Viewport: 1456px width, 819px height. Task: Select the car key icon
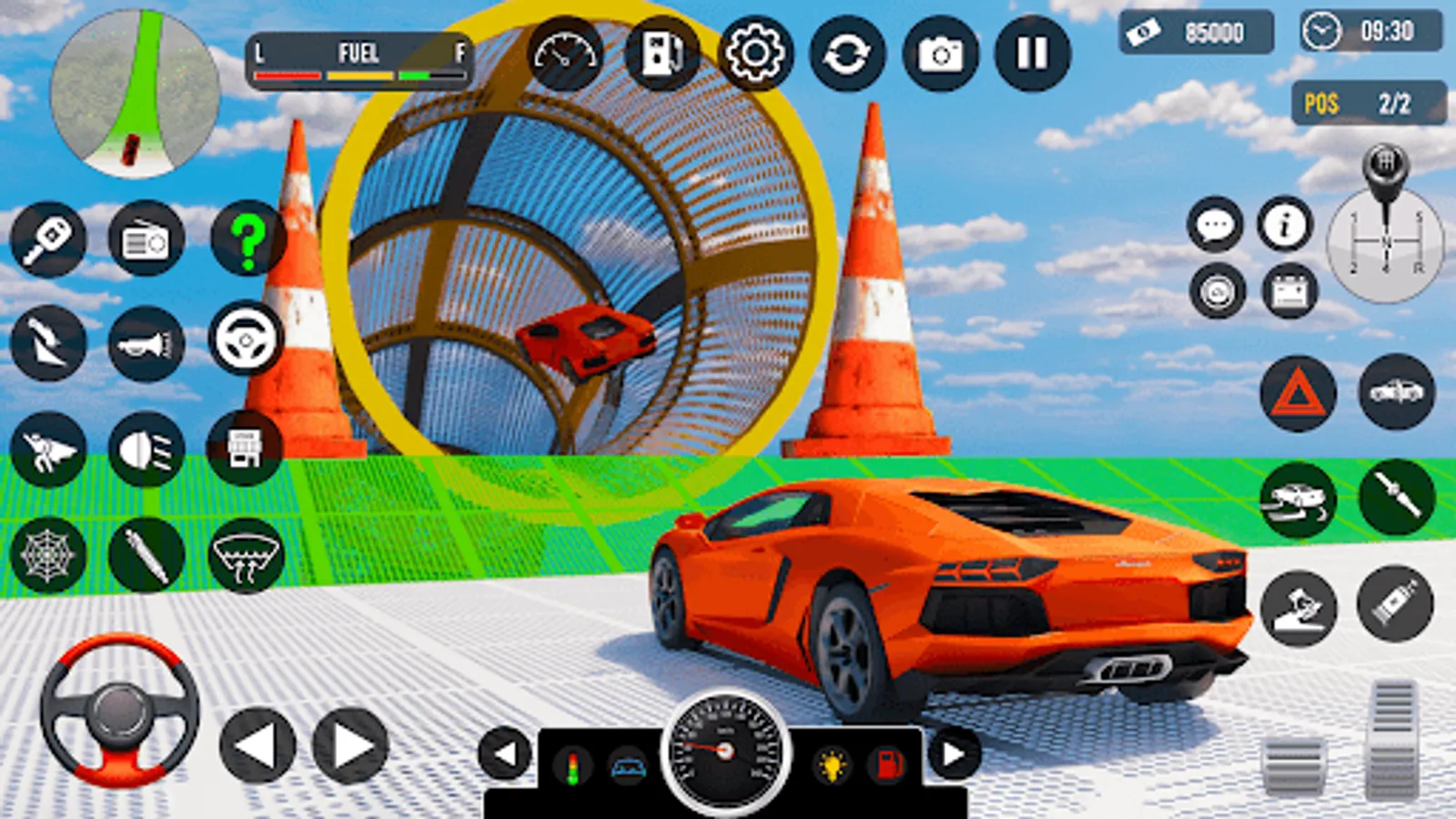point(48,238)
